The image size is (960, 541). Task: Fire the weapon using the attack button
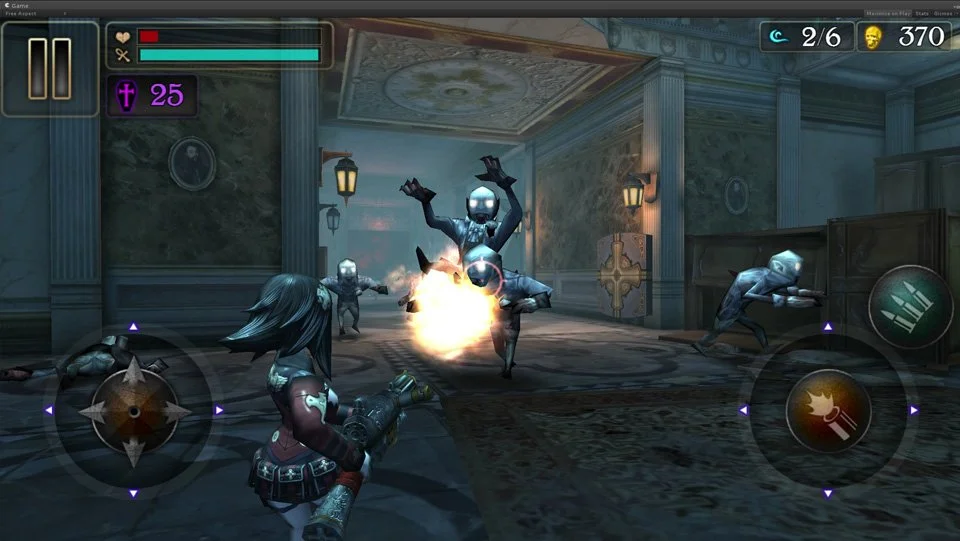coord(828,410)
